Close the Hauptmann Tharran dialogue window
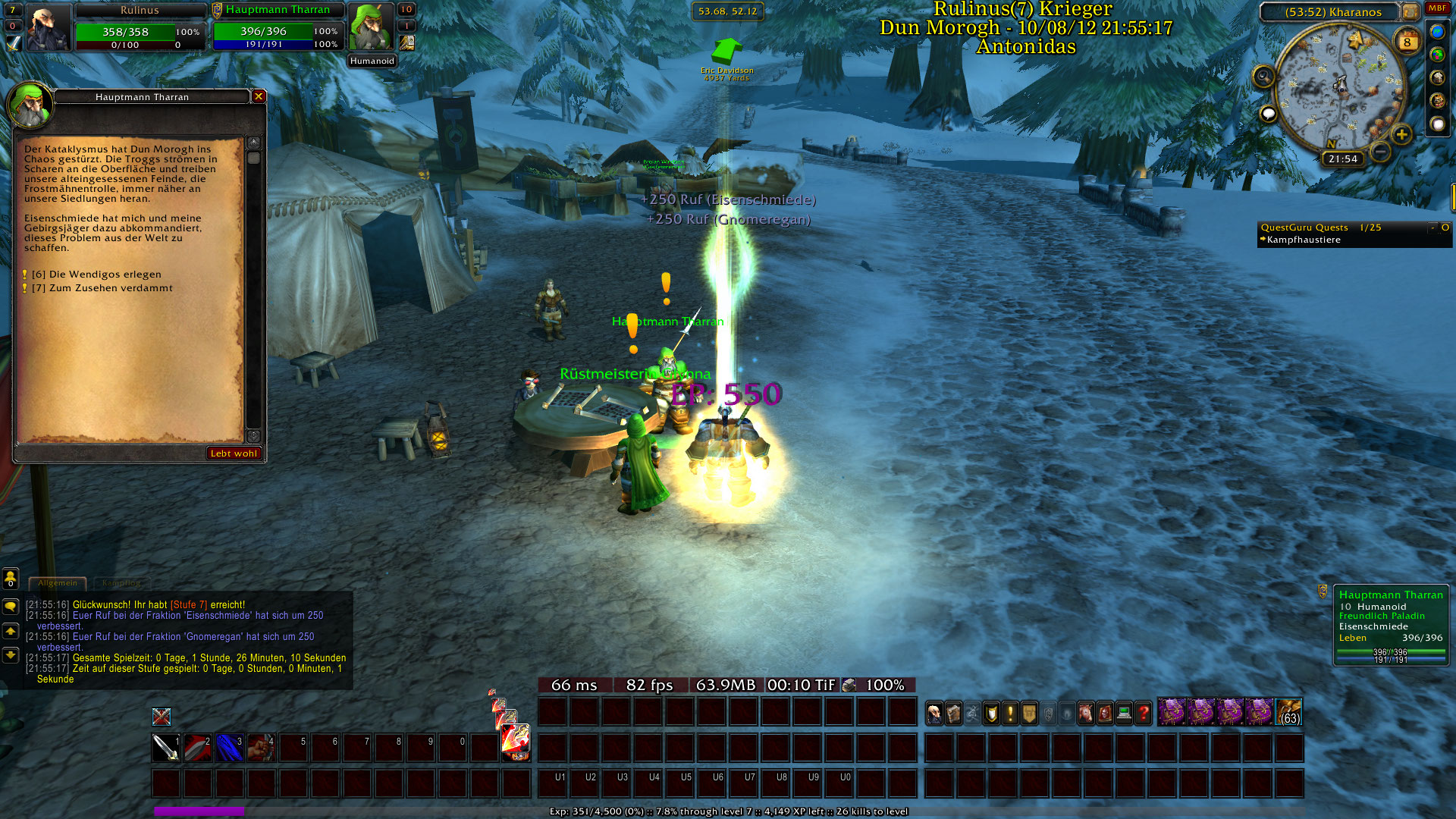 [x=259, y=96]
